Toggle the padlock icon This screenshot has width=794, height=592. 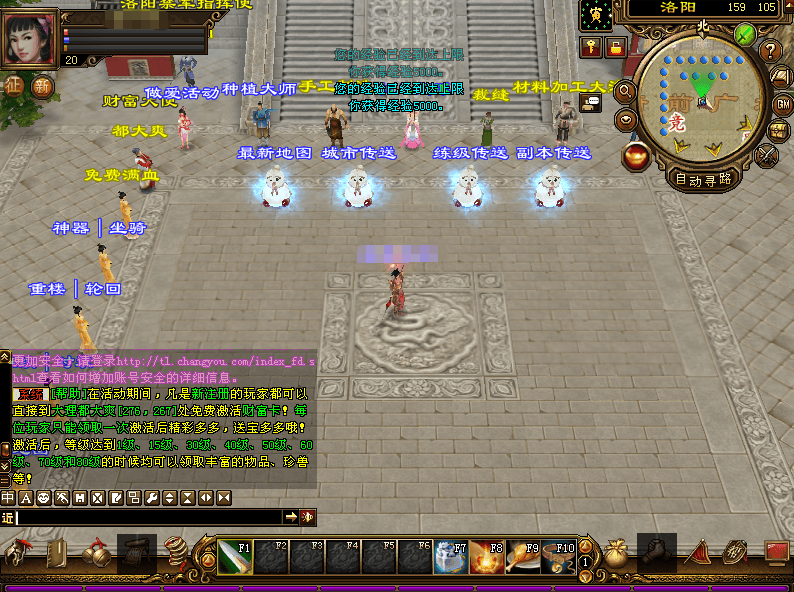click(616, 47)
